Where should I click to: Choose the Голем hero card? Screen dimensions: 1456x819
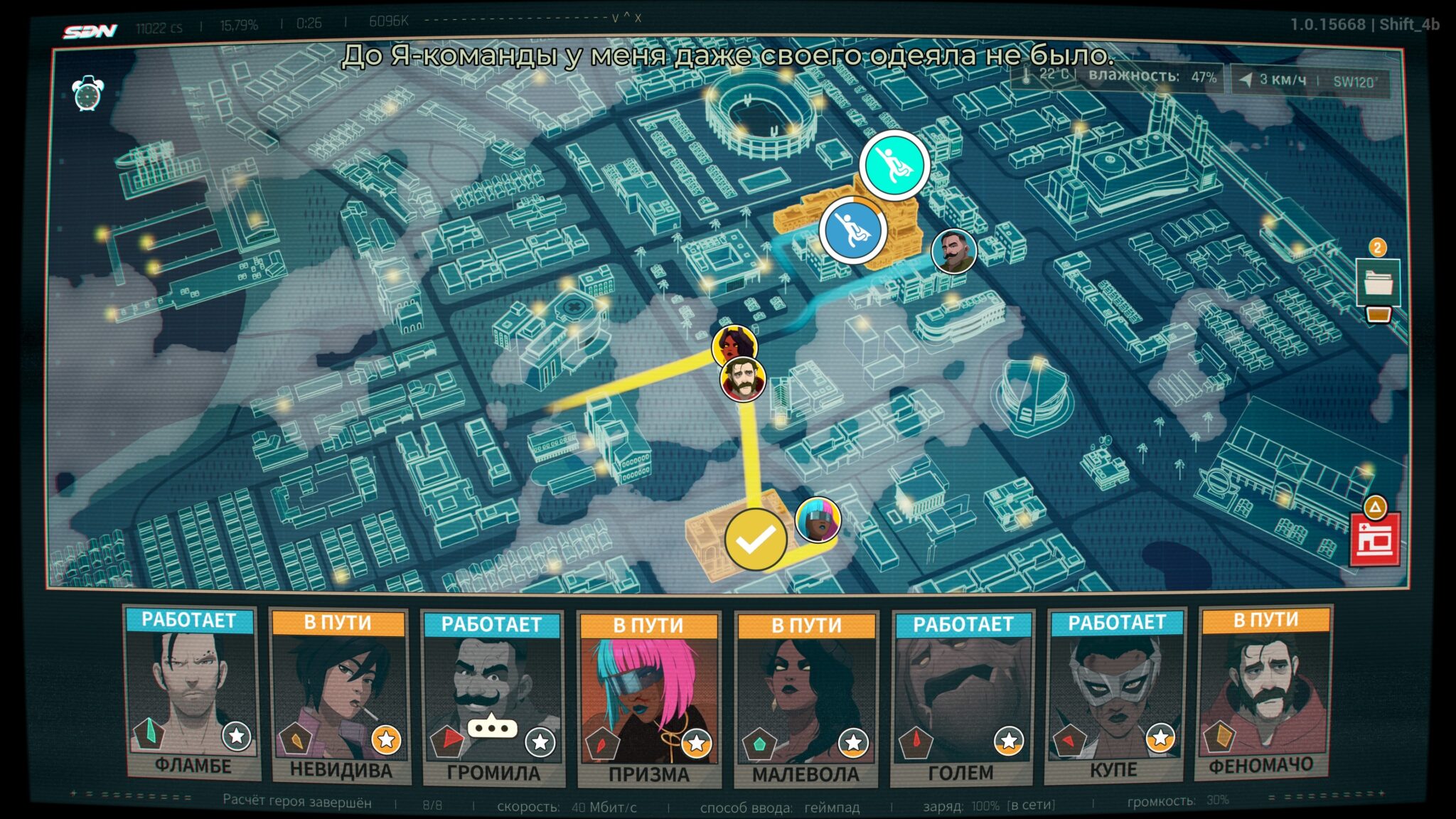pos(963,698)
